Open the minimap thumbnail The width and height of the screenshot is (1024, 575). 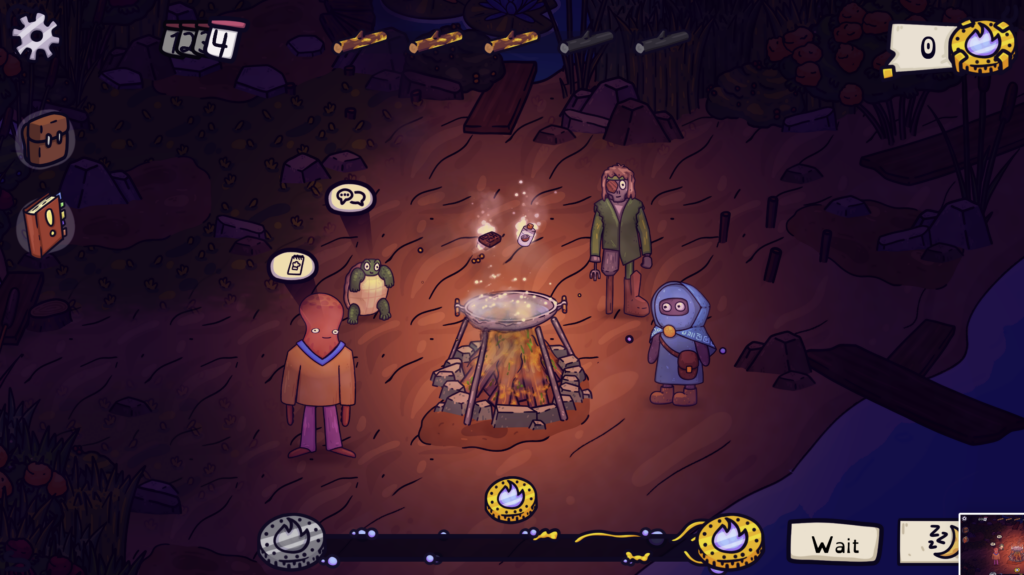point(991,544)
